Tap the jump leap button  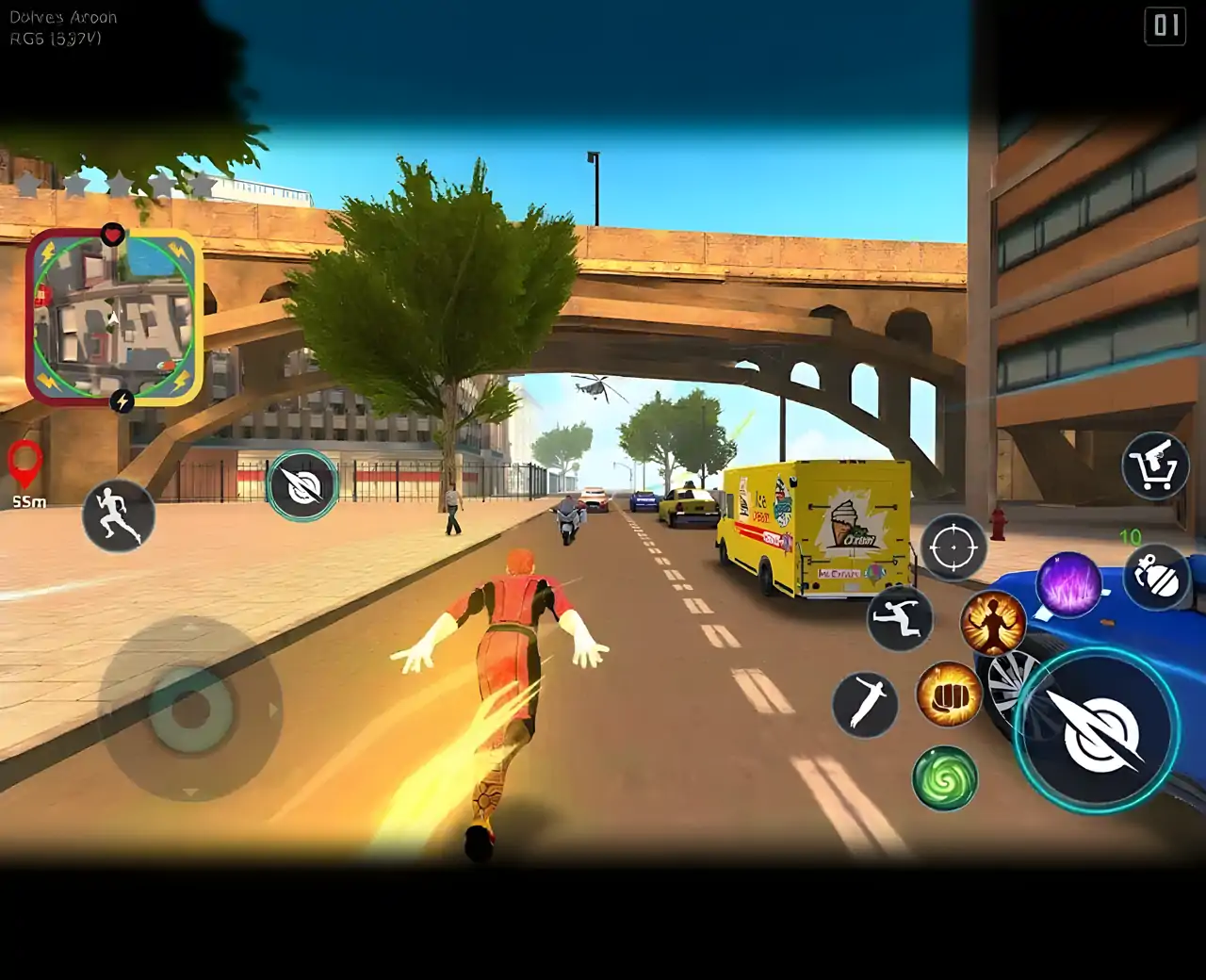899,618
